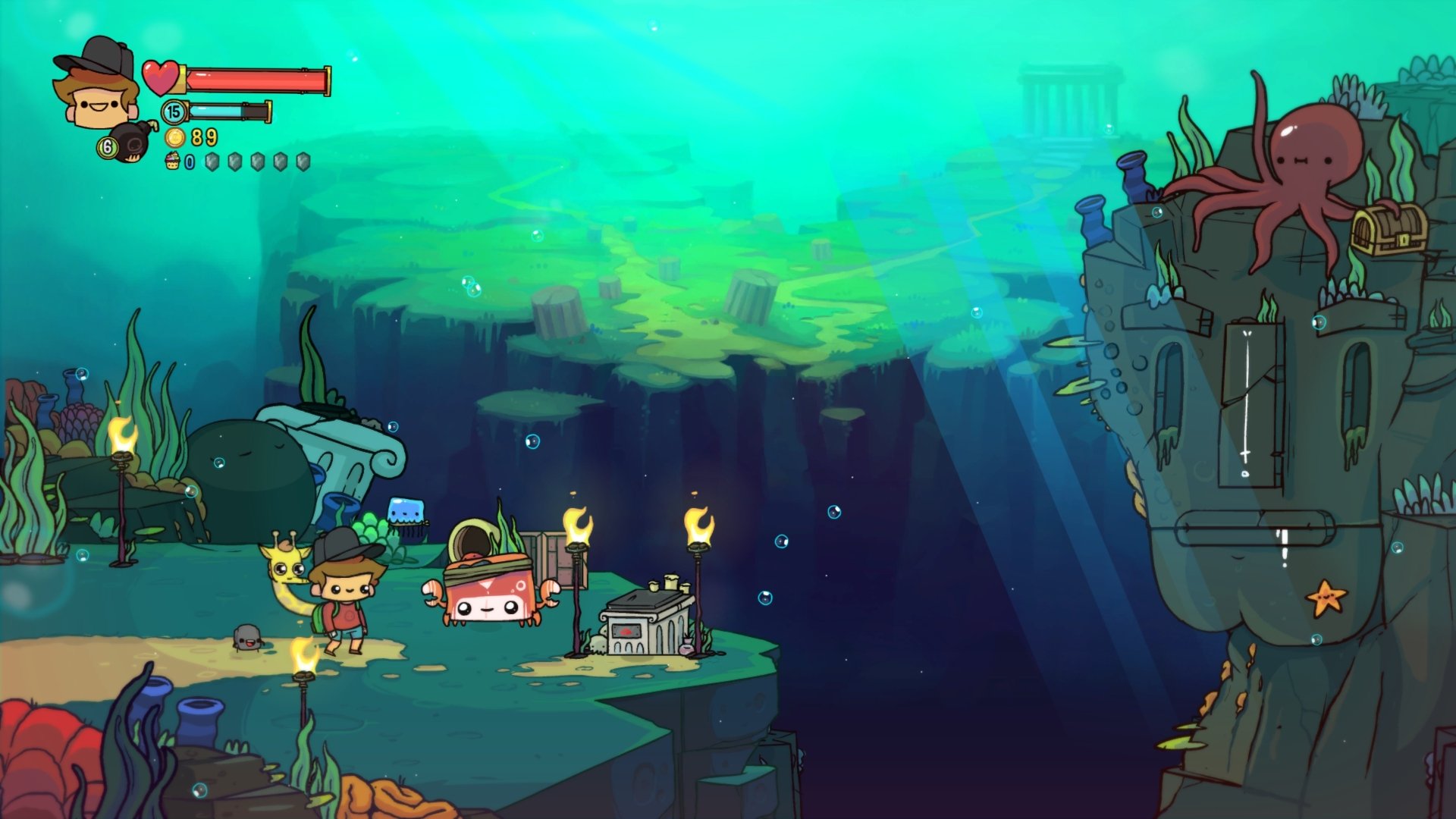Click the last empty gem slot icon
This screenshot has width=1456, height=819.
pyautogui.click(x=302, y=161)
